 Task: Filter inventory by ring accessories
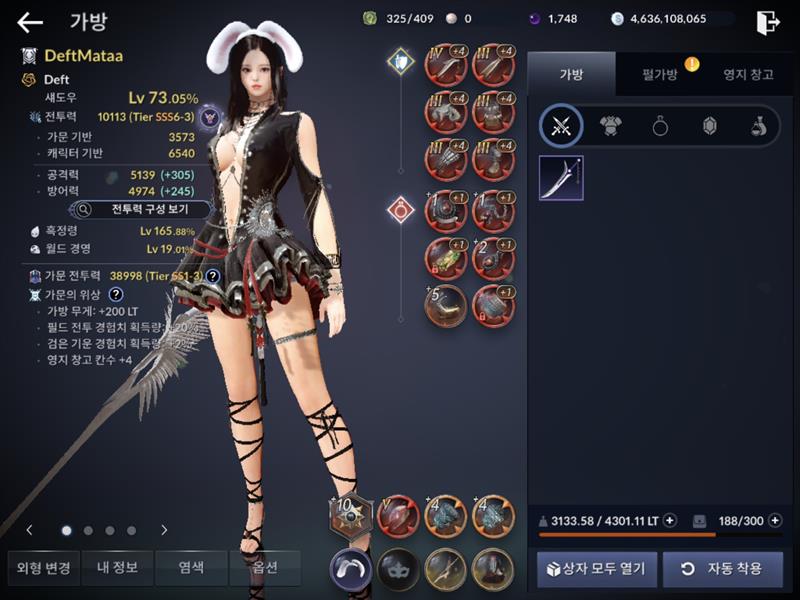(x=660, y=126)
